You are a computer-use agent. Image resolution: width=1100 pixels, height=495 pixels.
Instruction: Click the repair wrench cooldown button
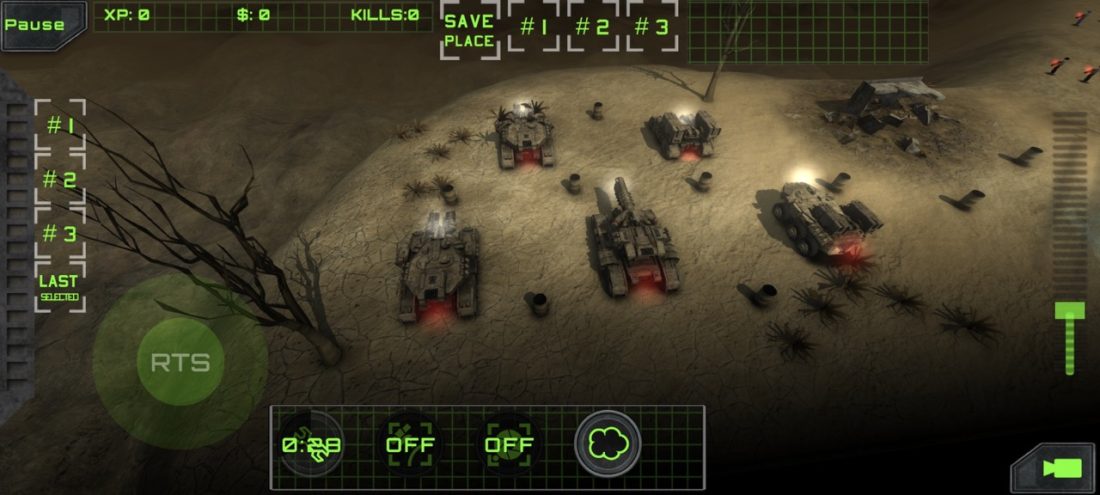click(311, 444)
